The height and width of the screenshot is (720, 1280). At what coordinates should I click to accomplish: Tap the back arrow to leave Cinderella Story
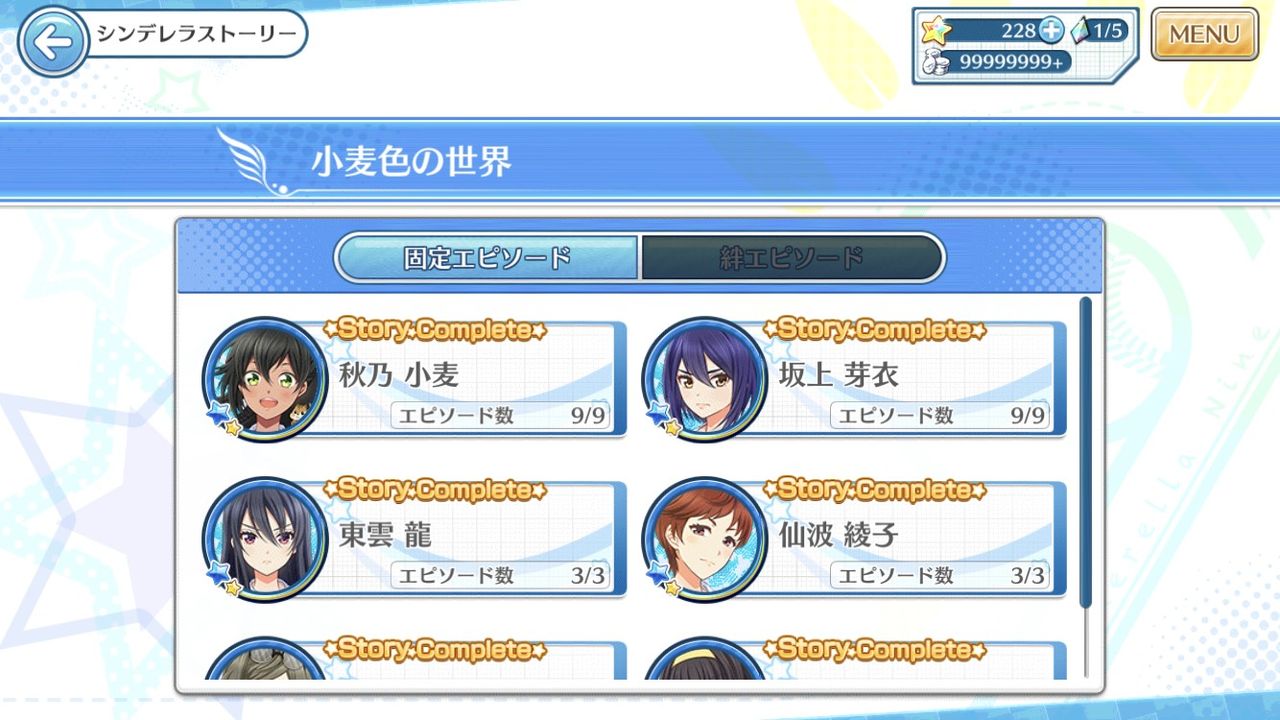[55, 40]
